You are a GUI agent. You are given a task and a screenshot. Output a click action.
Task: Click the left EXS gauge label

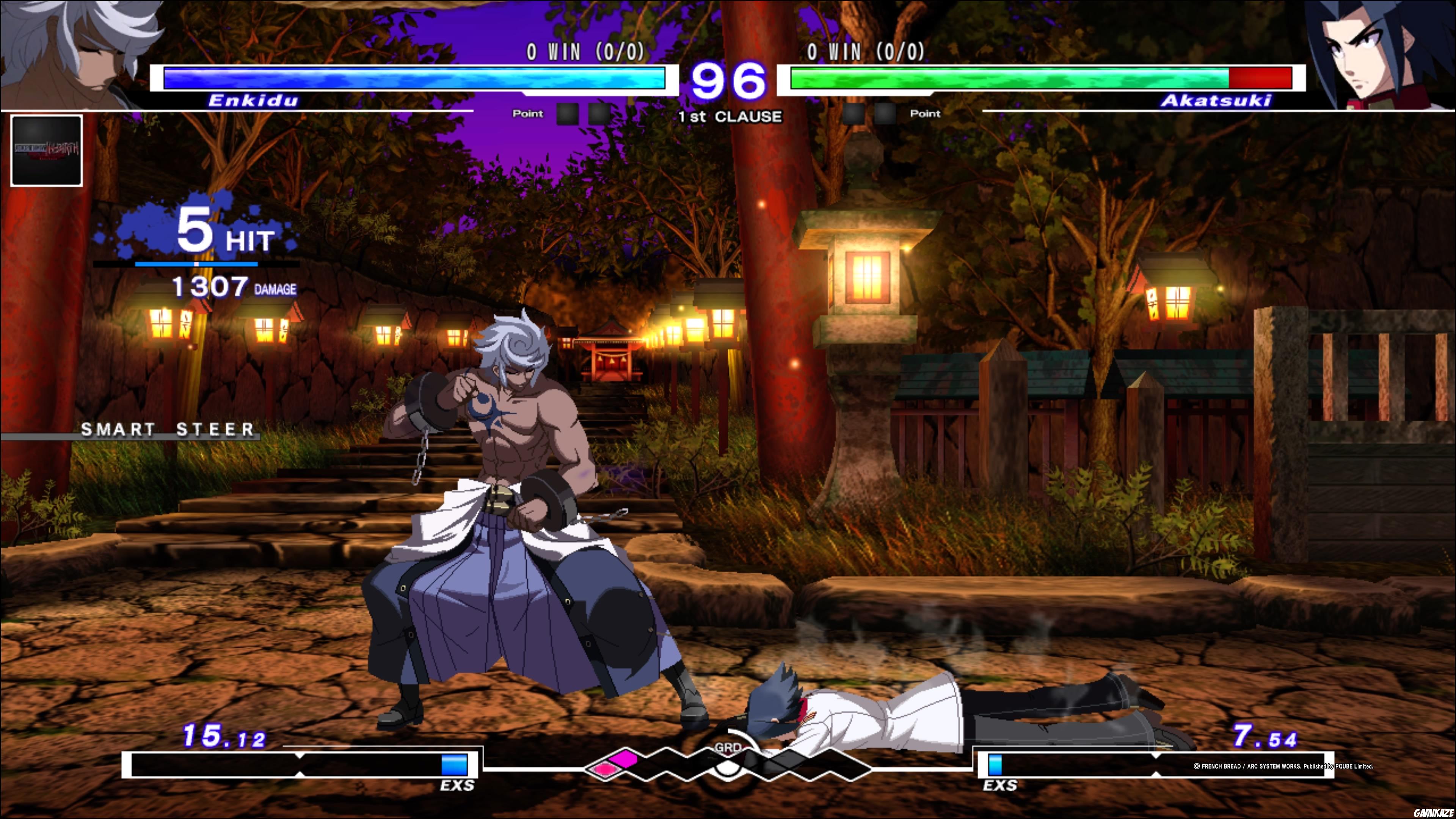[458, 785]
